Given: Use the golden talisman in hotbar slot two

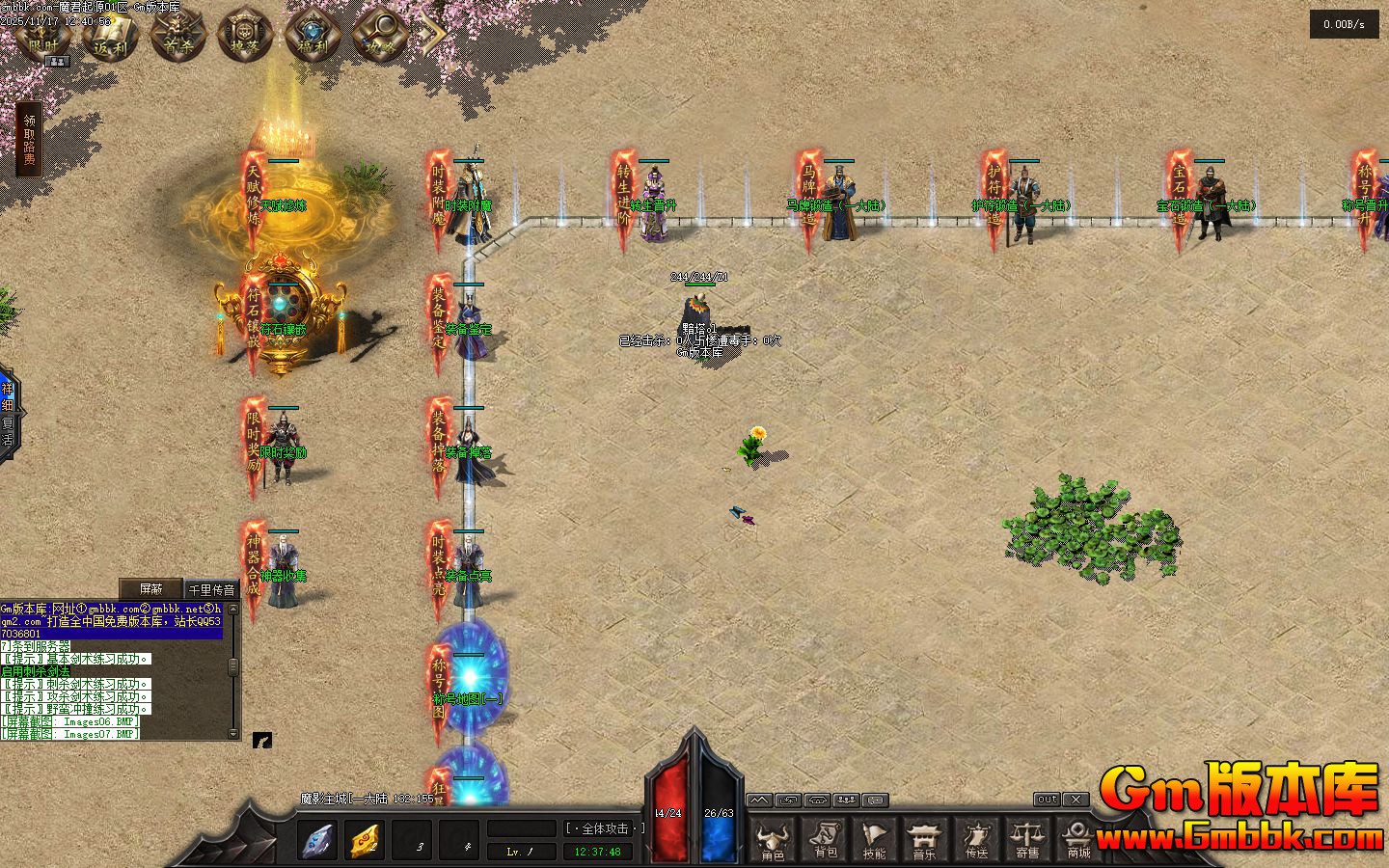Looking at the screenshot, I should coord(365,841).
